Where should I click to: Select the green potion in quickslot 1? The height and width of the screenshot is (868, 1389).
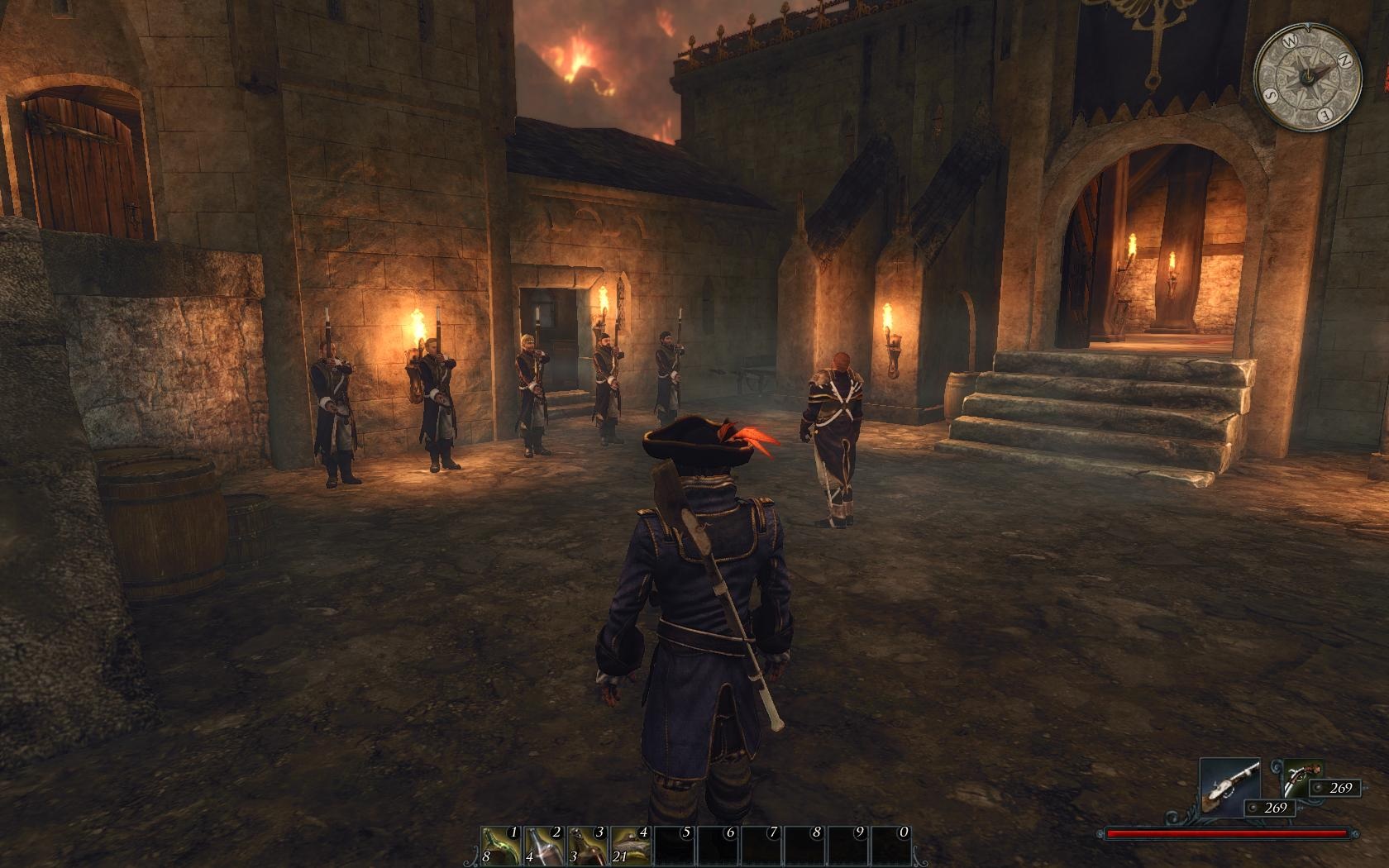[x=501, y=846]
